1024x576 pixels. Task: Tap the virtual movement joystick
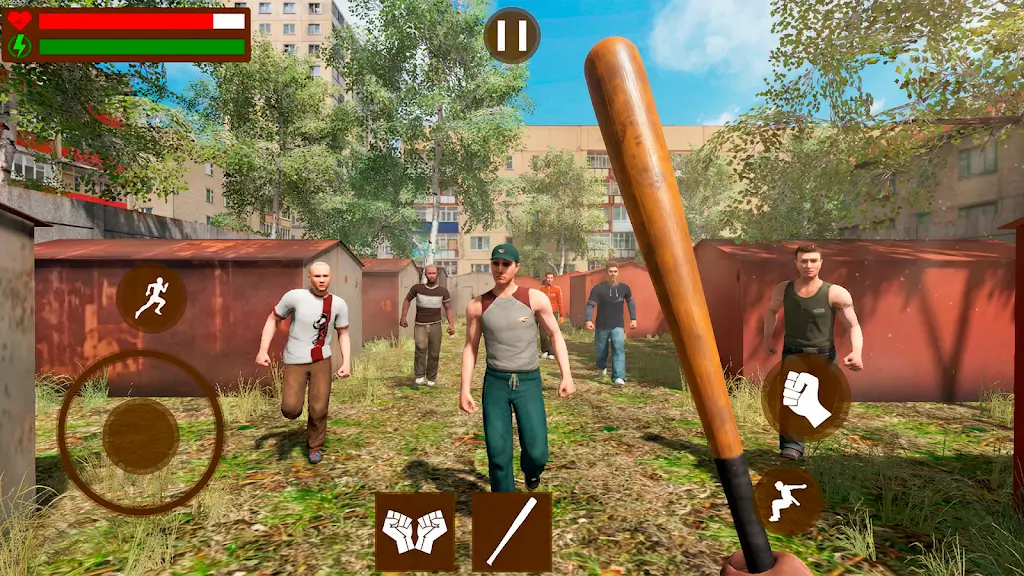click(141, 435)
